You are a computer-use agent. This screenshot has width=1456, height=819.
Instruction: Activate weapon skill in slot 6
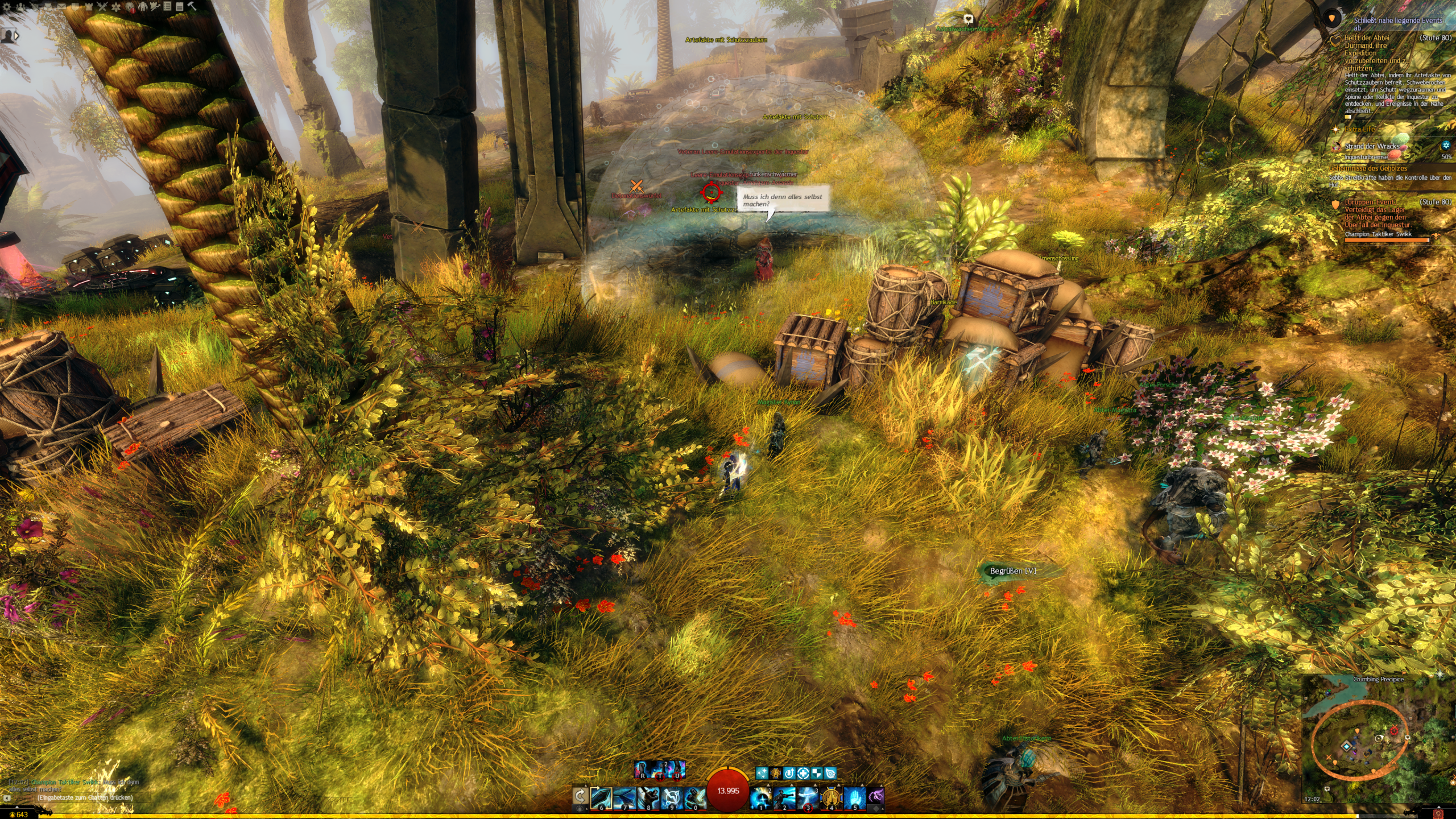[x=601, y=798]
